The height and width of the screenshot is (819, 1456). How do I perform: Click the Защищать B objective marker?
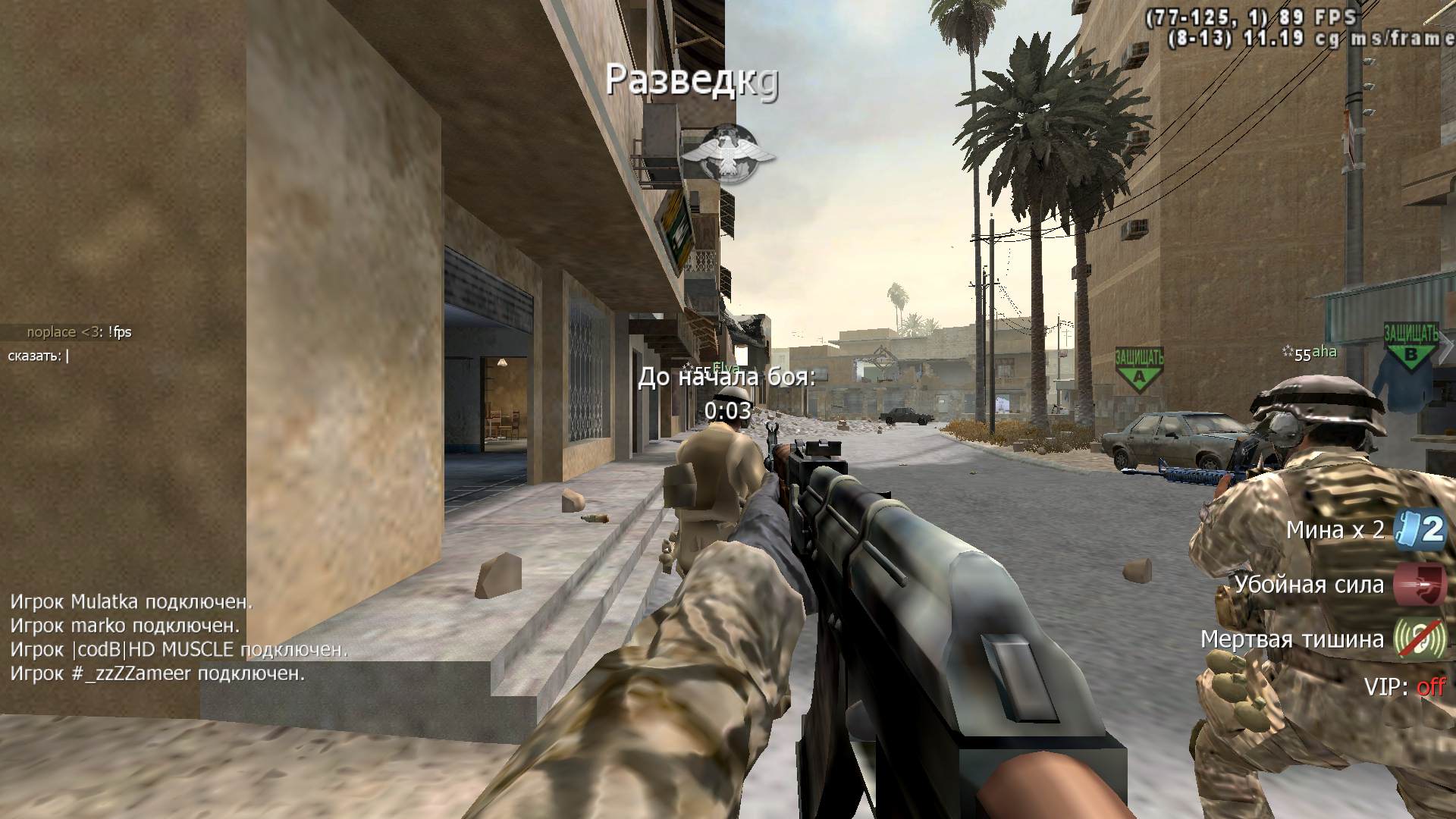tap(1410, 346)
